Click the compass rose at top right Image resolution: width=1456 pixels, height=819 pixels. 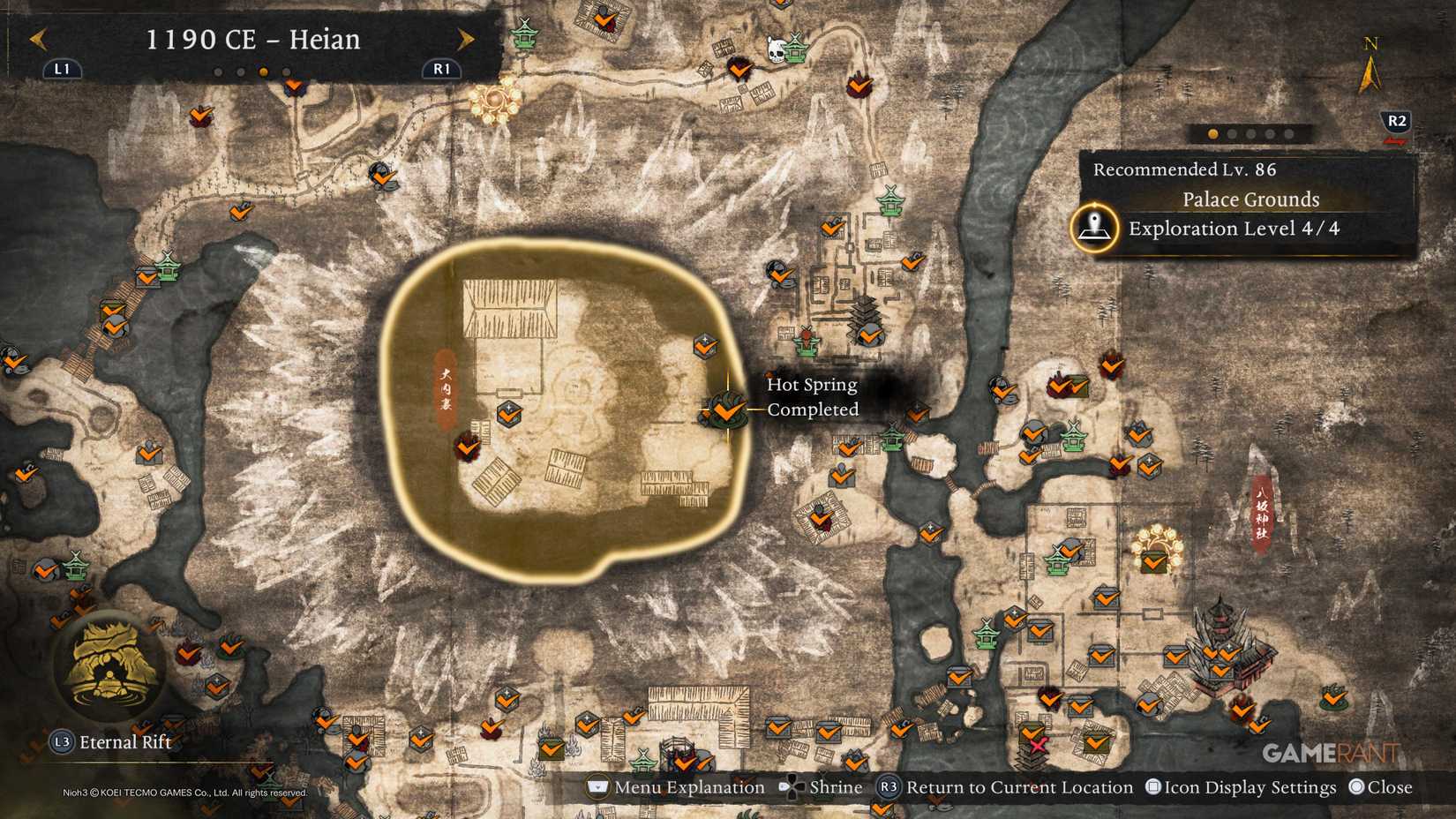pos(1369,64)
